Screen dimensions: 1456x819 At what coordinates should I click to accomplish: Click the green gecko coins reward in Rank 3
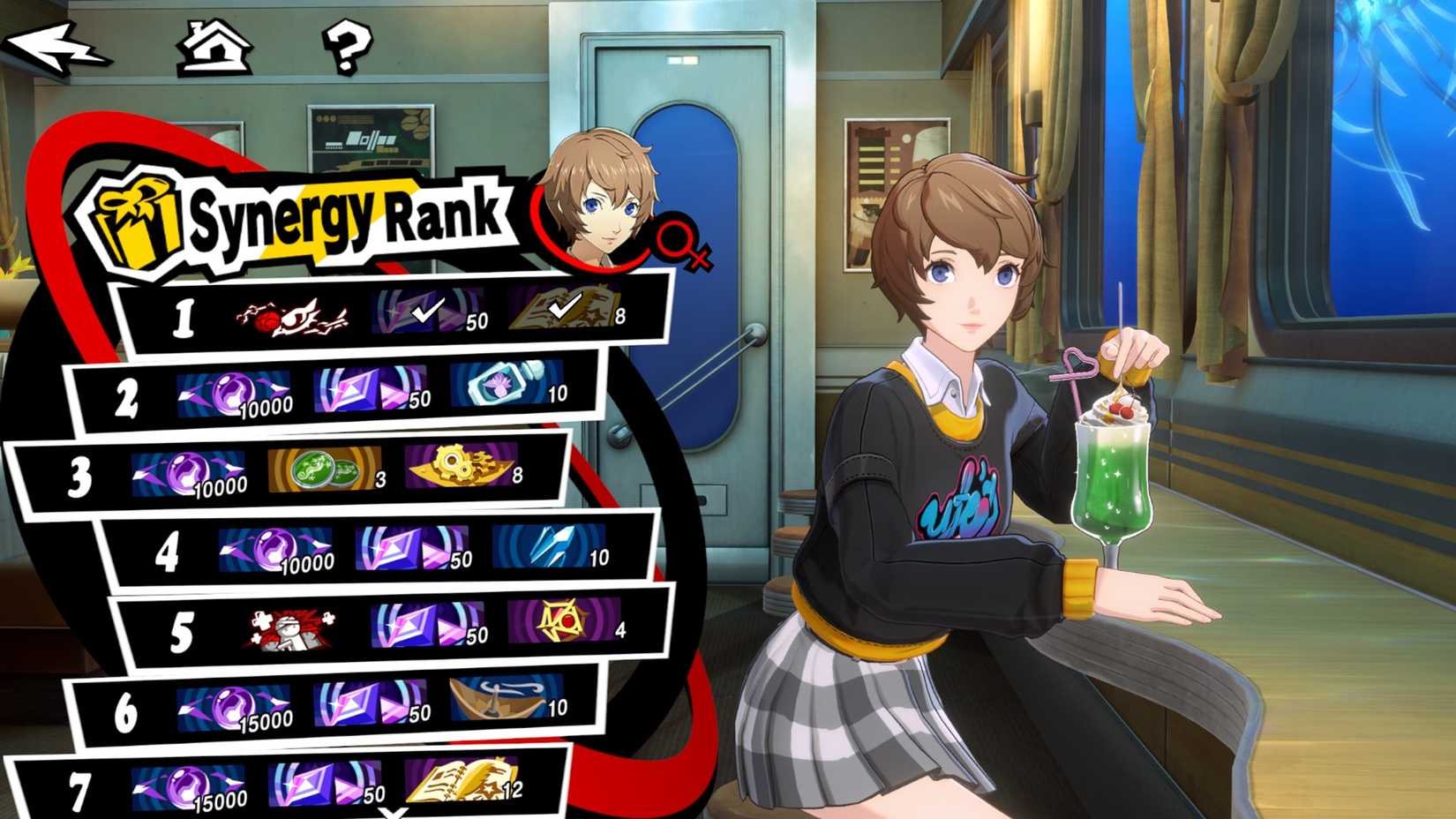(x=322, y=470)
